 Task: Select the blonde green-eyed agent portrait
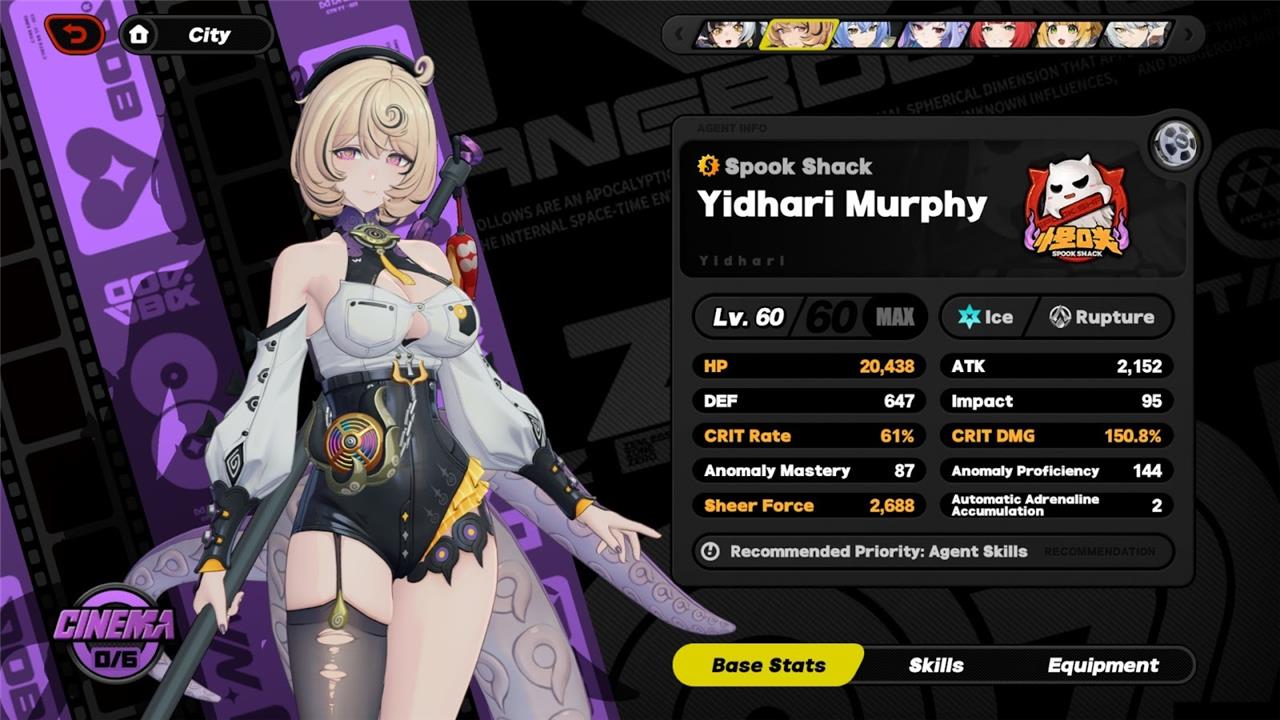coord(1068,35)
